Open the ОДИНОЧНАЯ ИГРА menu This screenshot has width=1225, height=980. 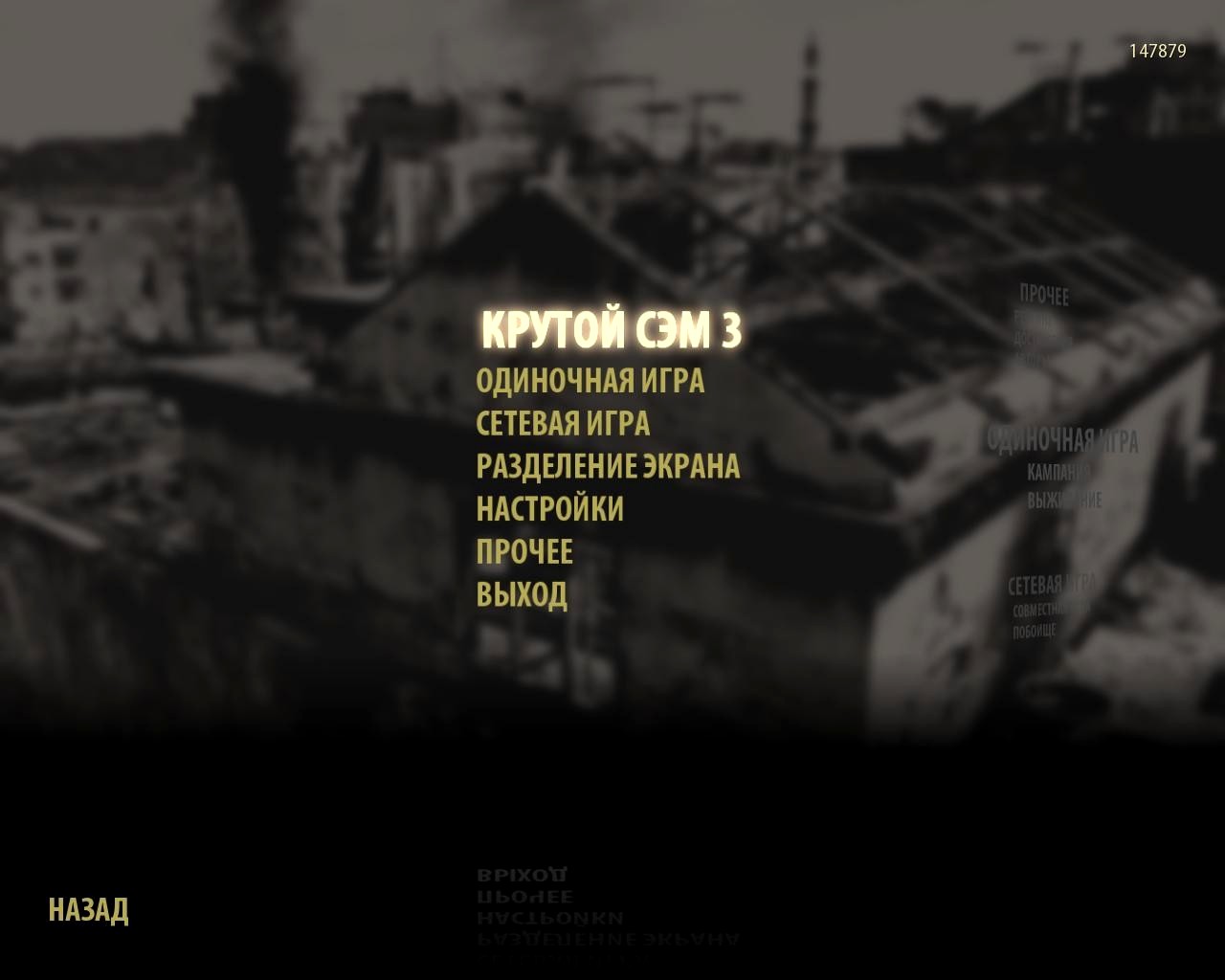pyautogui.click(x=590, y=381)
